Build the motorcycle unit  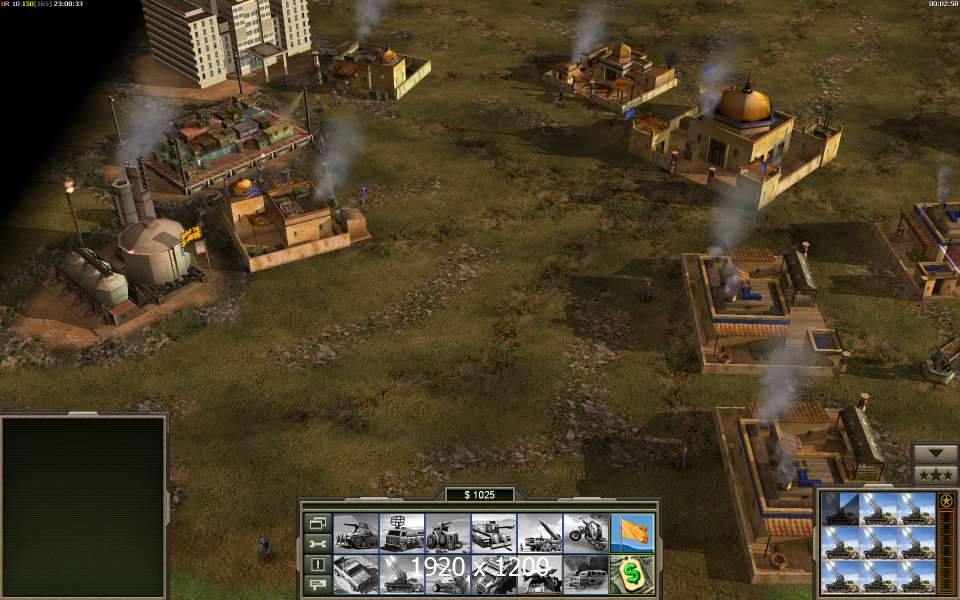pos(585,532)
